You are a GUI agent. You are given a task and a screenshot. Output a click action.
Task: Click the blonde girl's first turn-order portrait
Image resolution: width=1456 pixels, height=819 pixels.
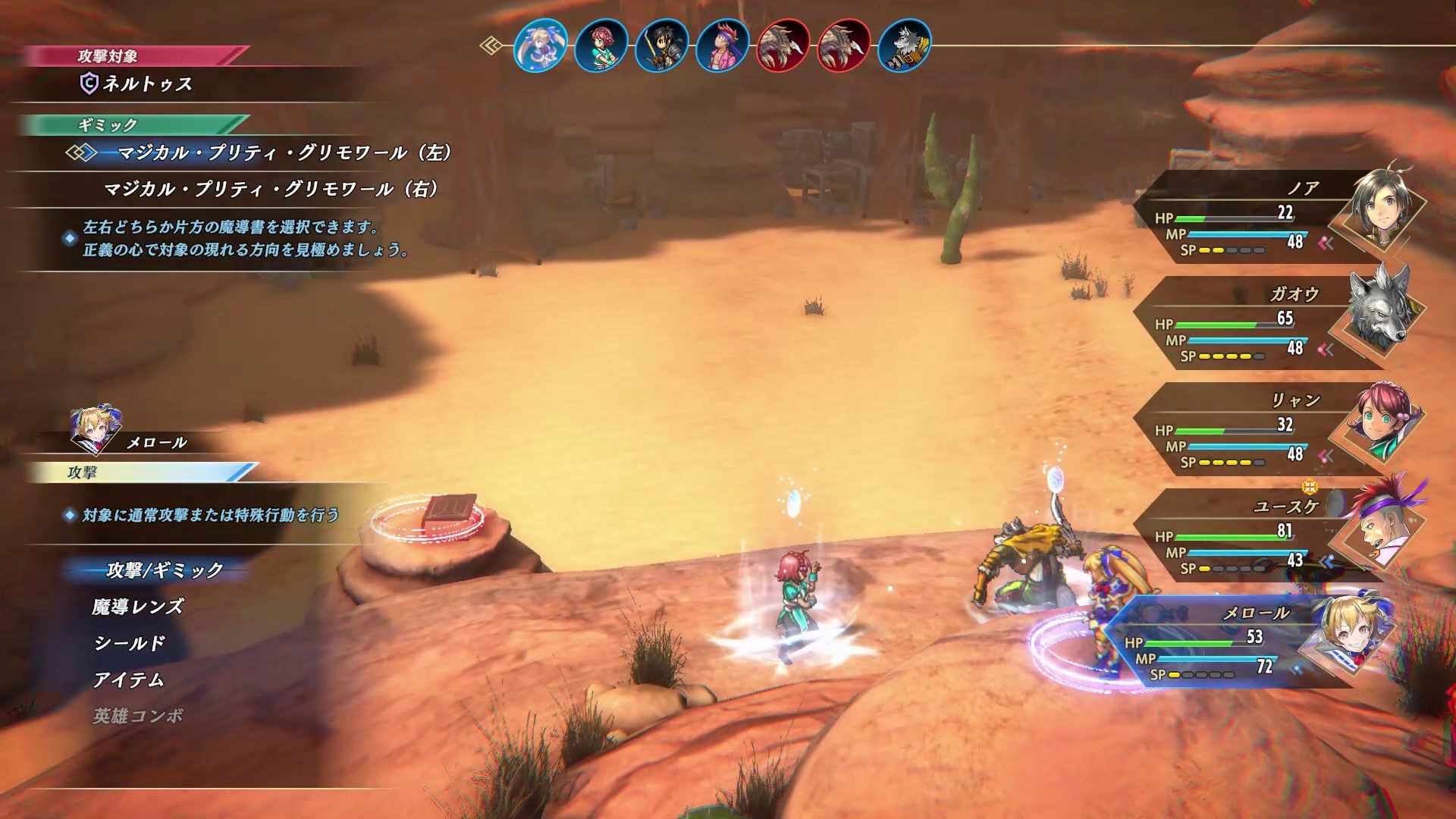coord(540,45)
